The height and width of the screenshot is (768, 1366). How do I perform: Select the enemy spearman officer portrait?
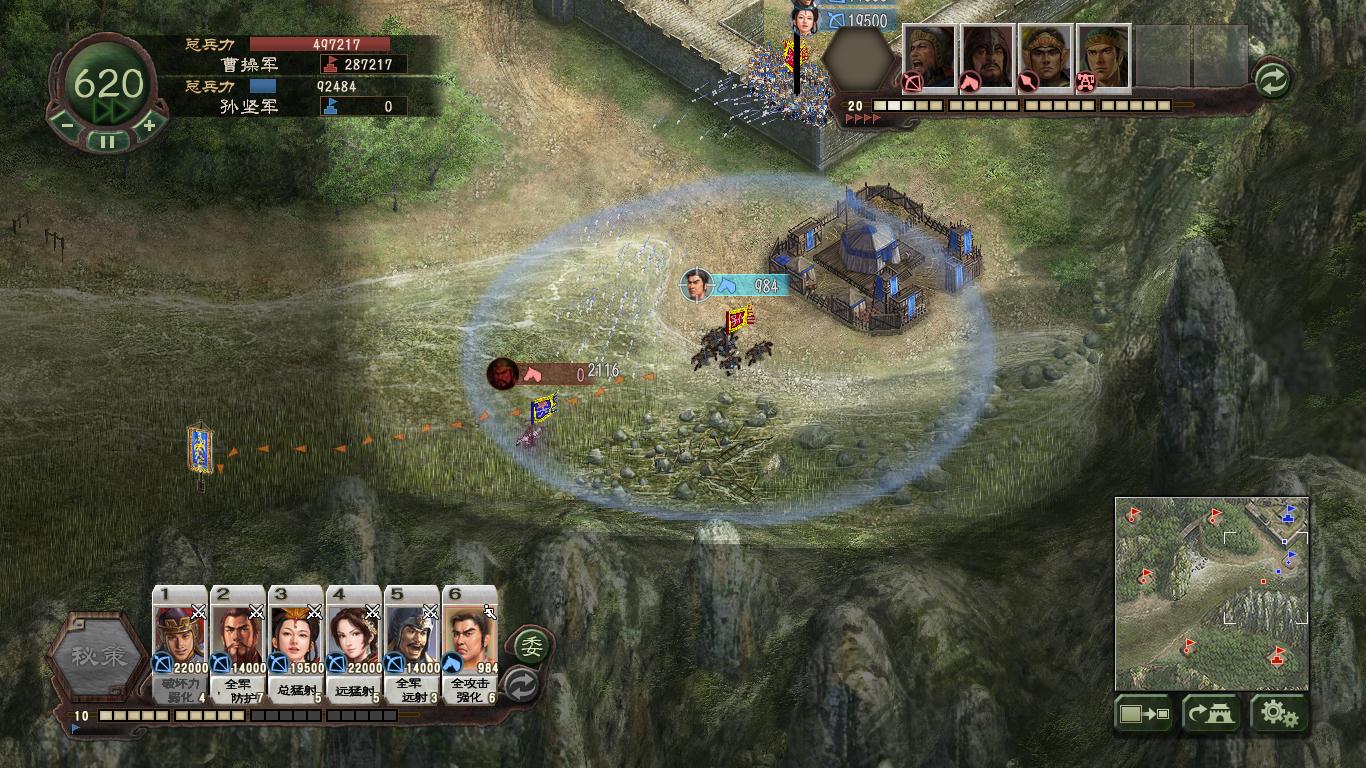[1046, 57]
